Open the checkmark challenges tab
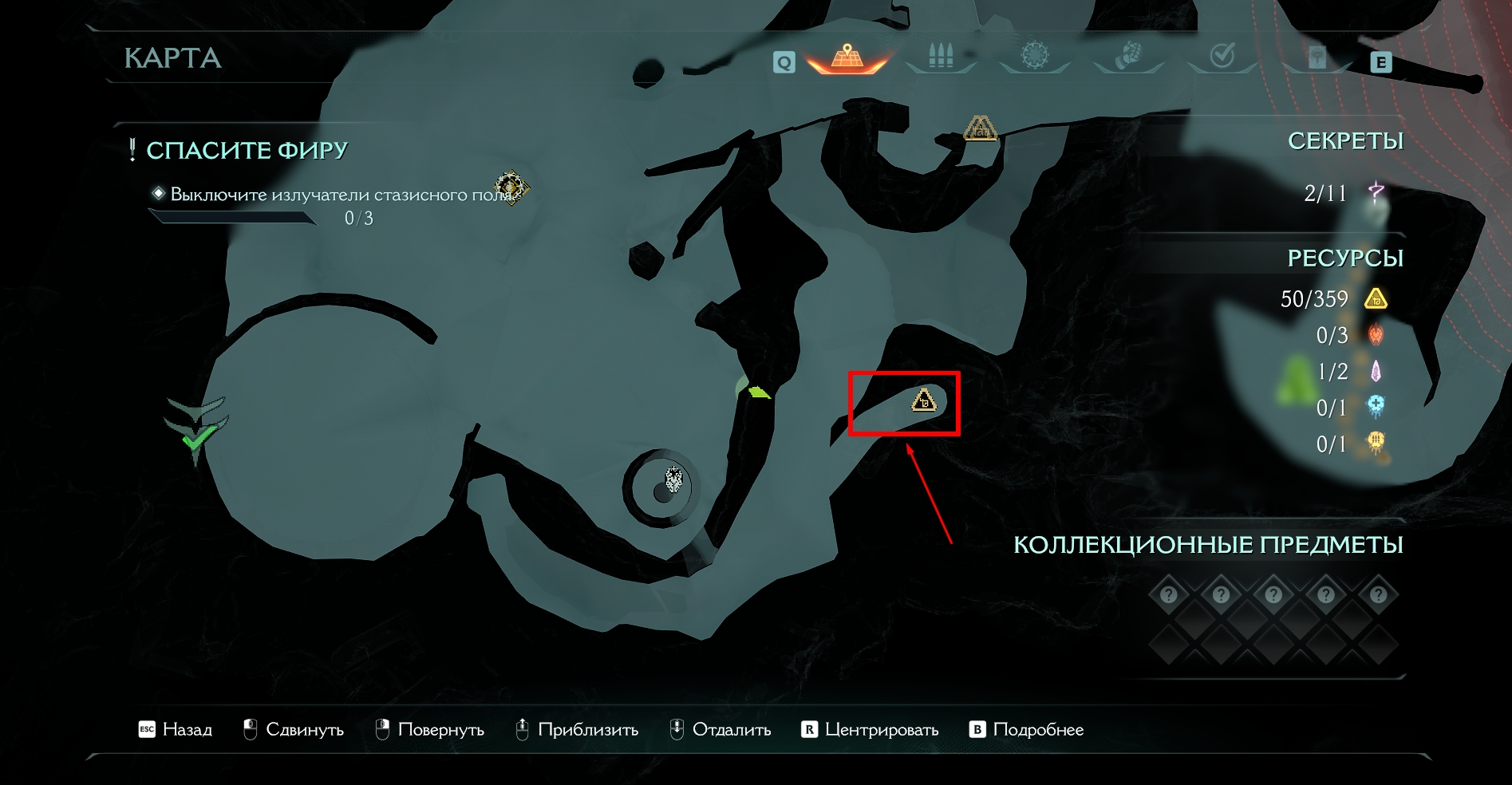The height and width of the screenshot is (785, 1512). (1222, 56)
